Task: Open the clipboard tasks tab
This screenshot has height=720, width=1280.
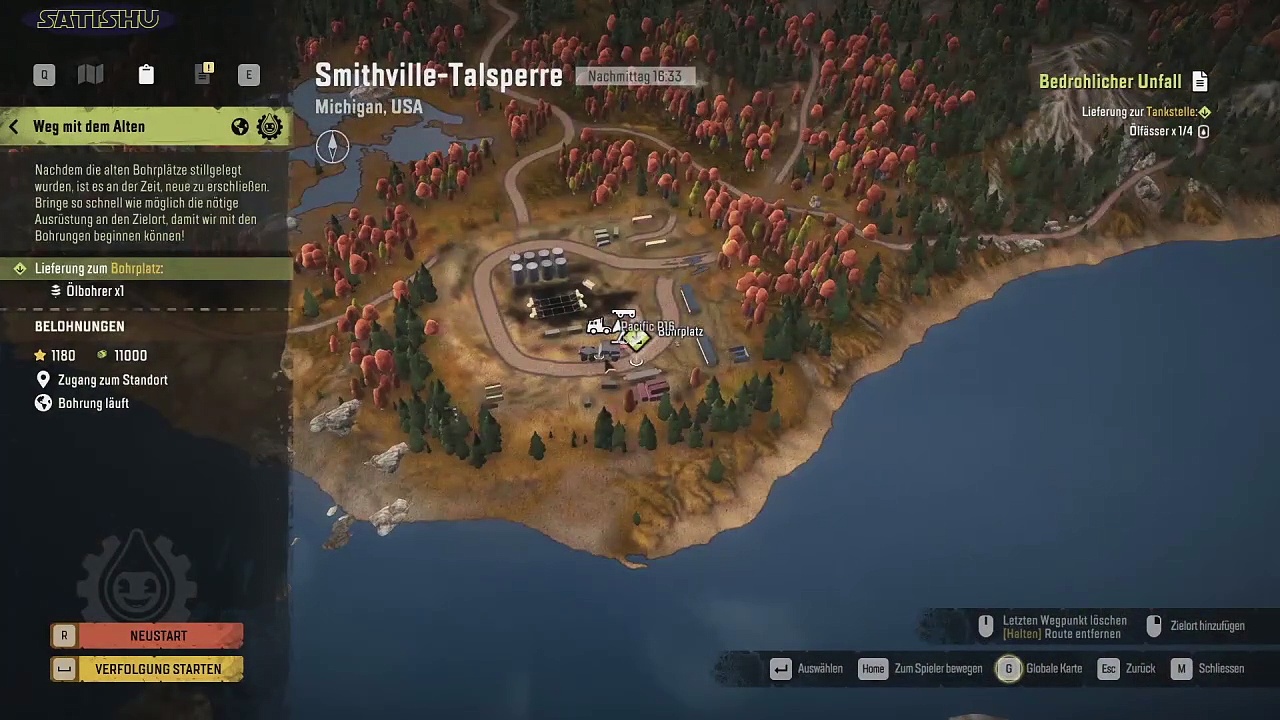Action: pyautogui.click(x=146, y=74)
